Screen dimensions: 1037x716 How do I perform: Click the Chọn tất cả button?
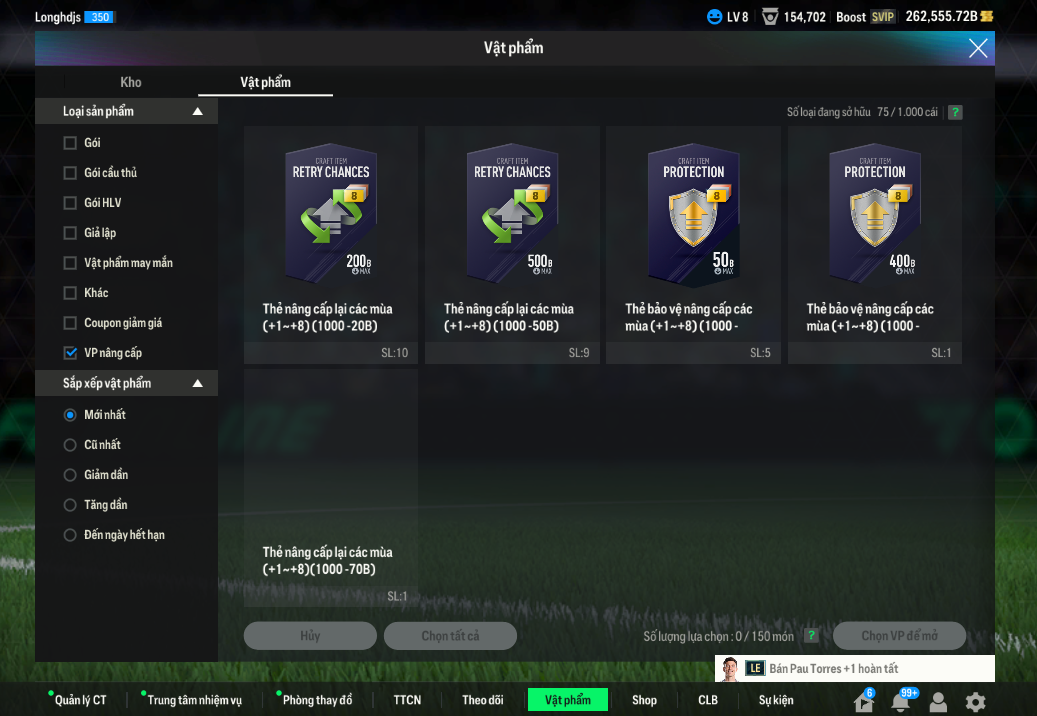(x=449, y=636)
